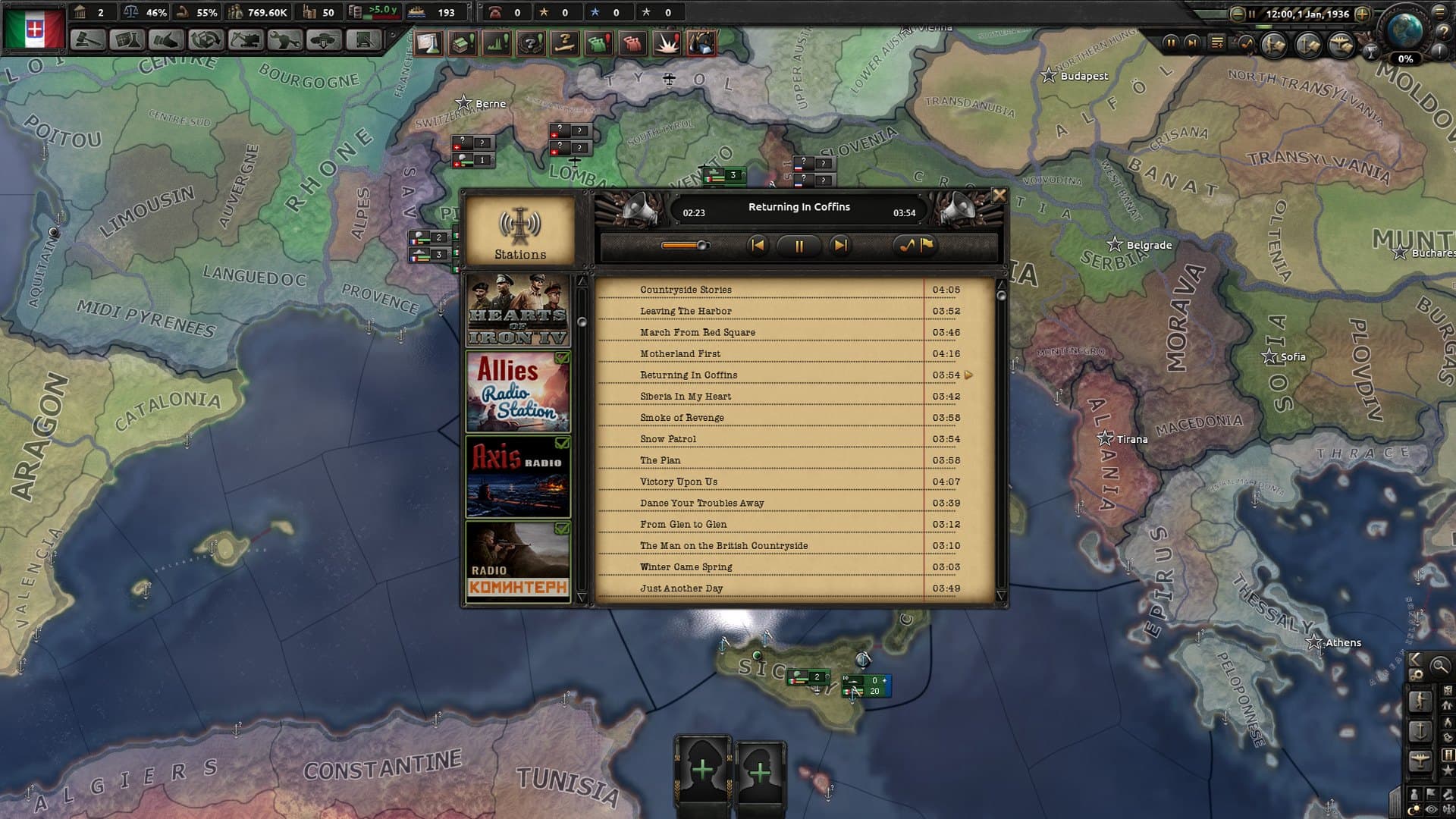Open help via the question mark icon
This screenshot has width=1456, height=819.
(1444, 32)
